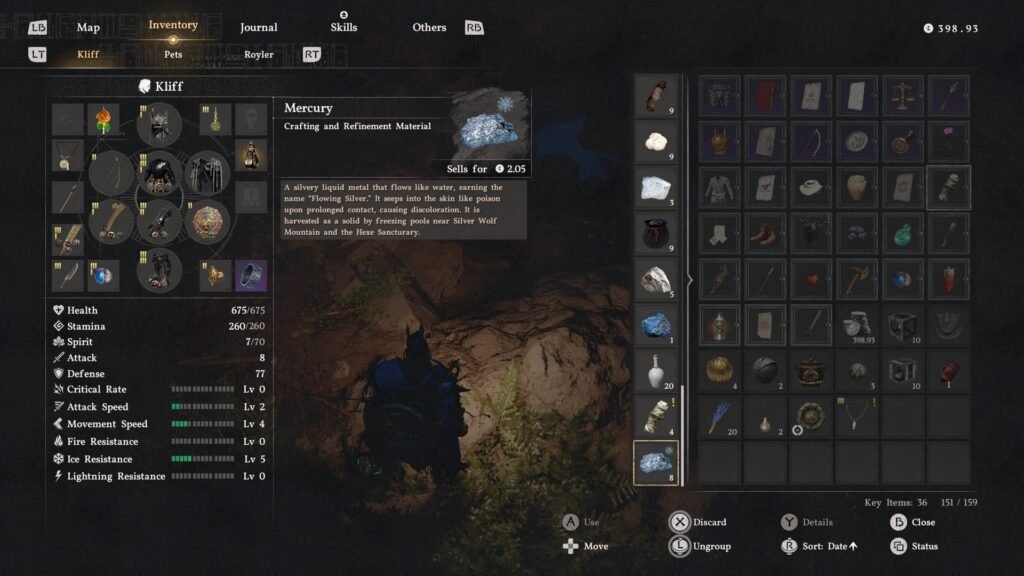
Task: Select the green teapot inventory item
Action: tap(903, 233)
